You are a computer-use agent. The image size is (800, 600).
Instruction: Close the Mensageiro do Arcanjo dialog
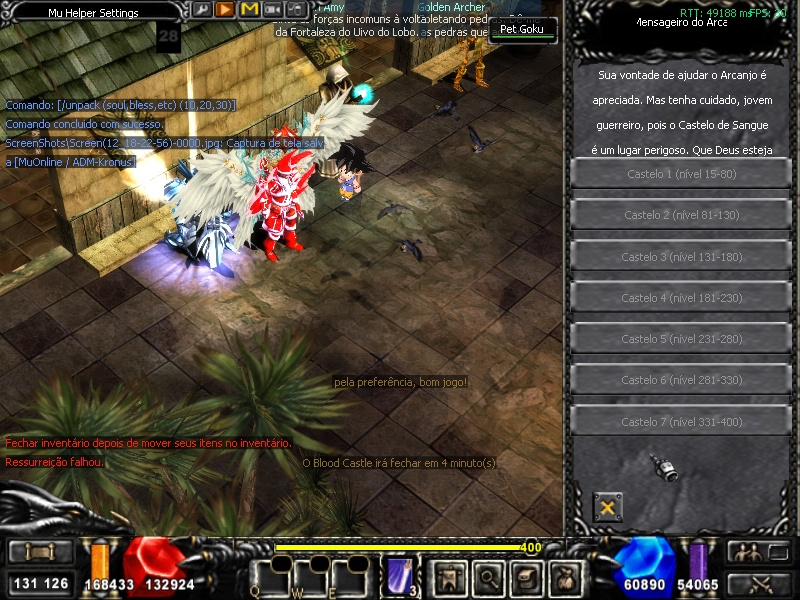tap(606, 507)
